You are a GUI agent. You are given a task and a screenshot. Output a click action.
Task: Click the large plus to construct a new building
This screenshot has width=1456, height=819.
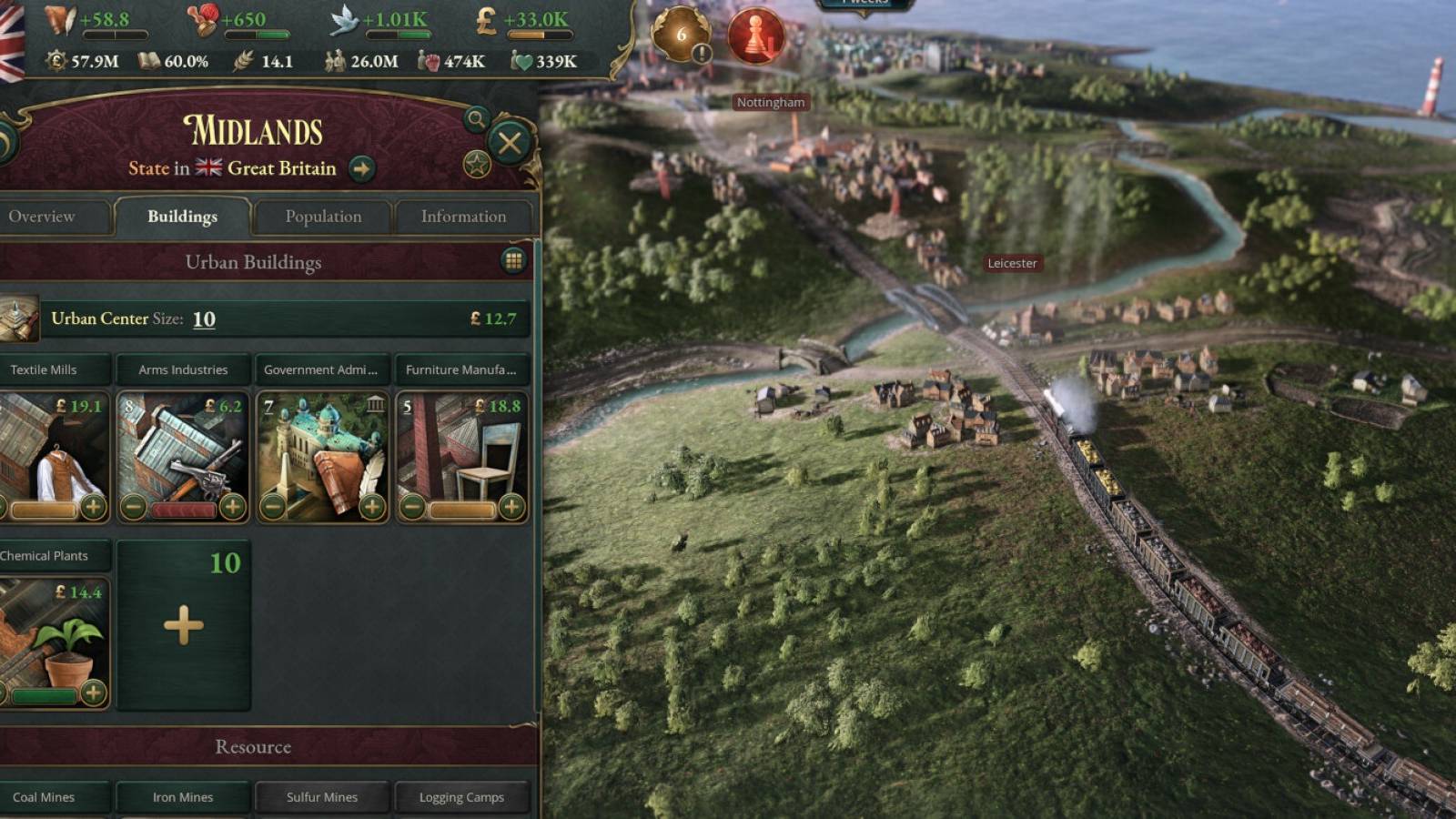tap(184, 626)
